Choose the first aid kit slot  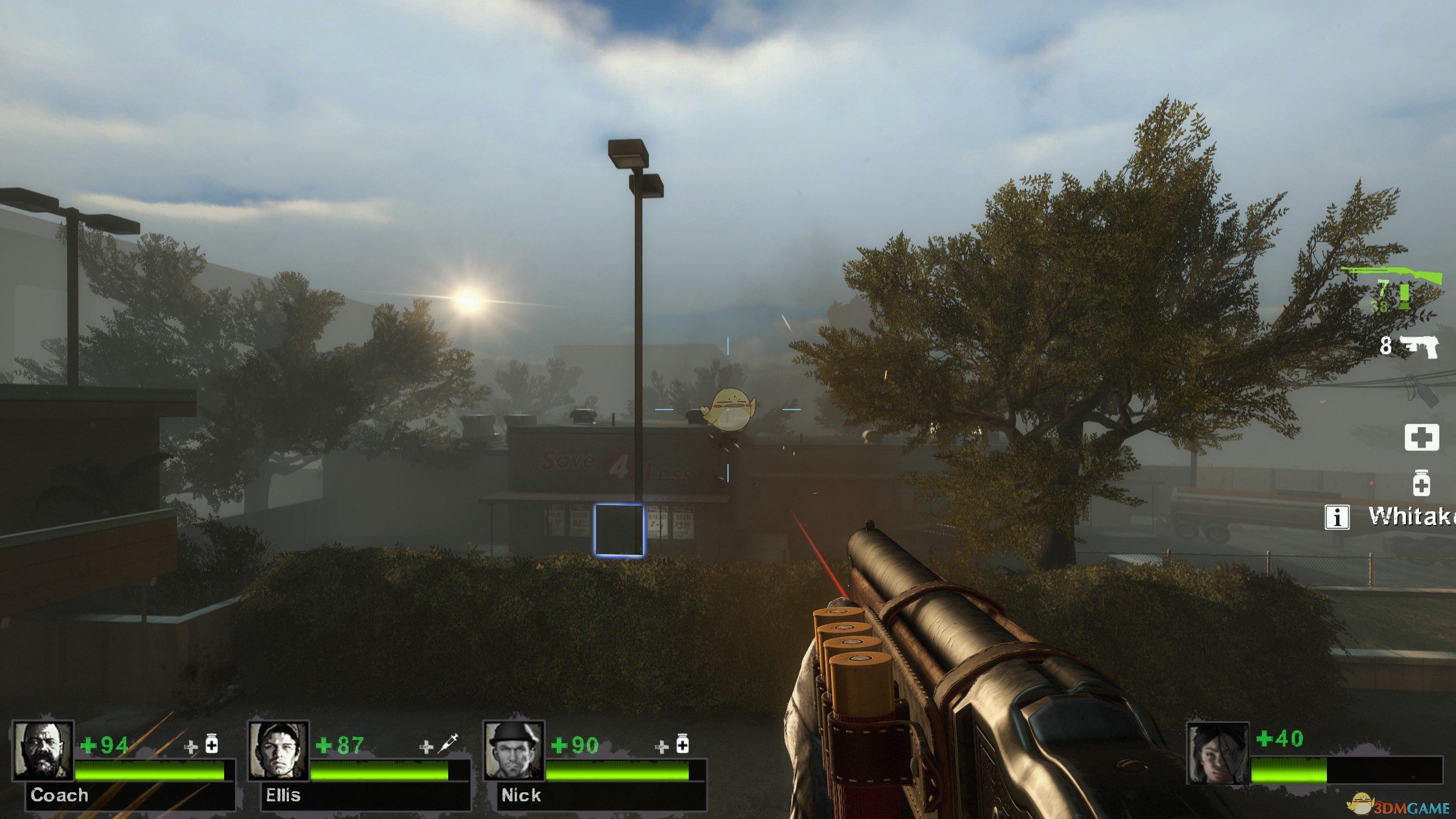pos(1421,437)
